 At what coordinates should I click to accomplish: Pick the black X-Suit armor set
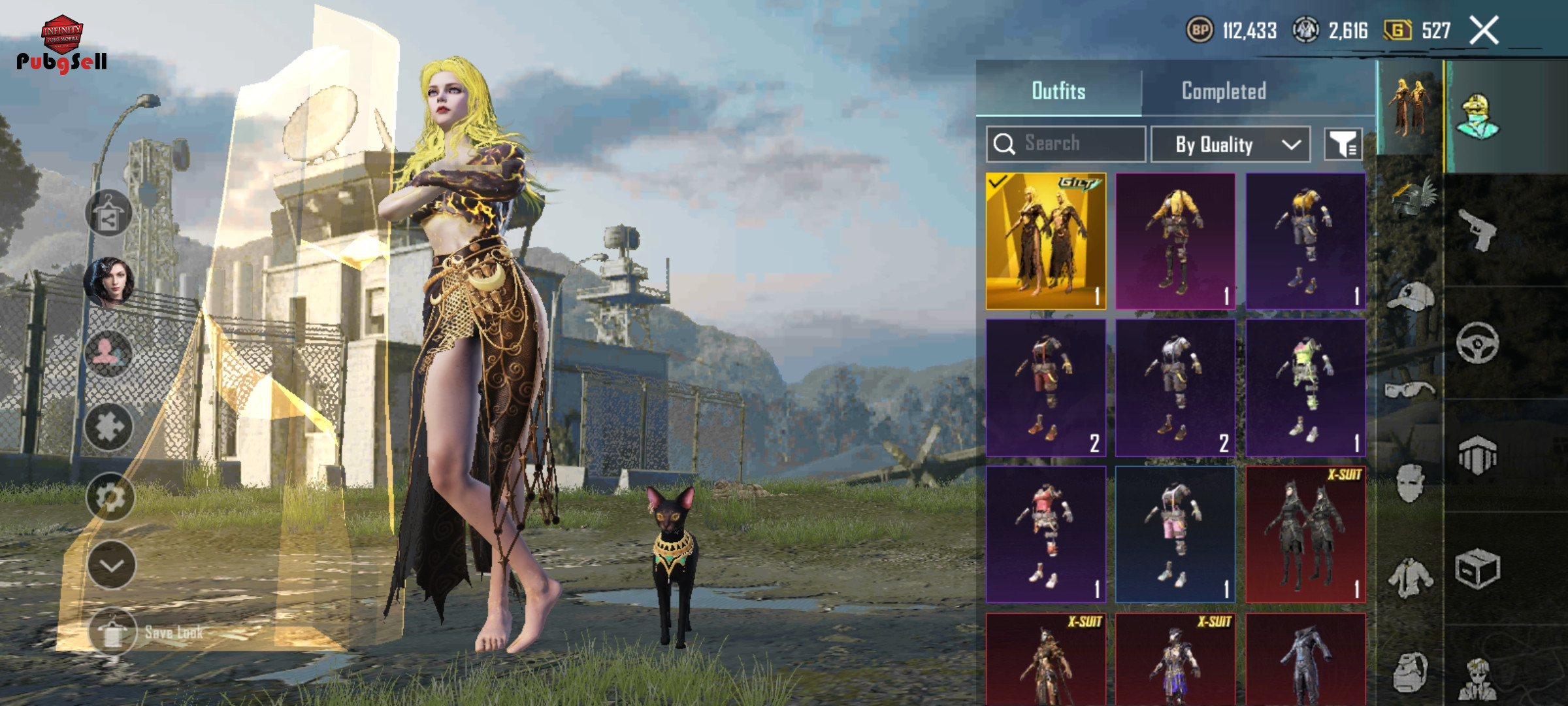click(1305, 534)
